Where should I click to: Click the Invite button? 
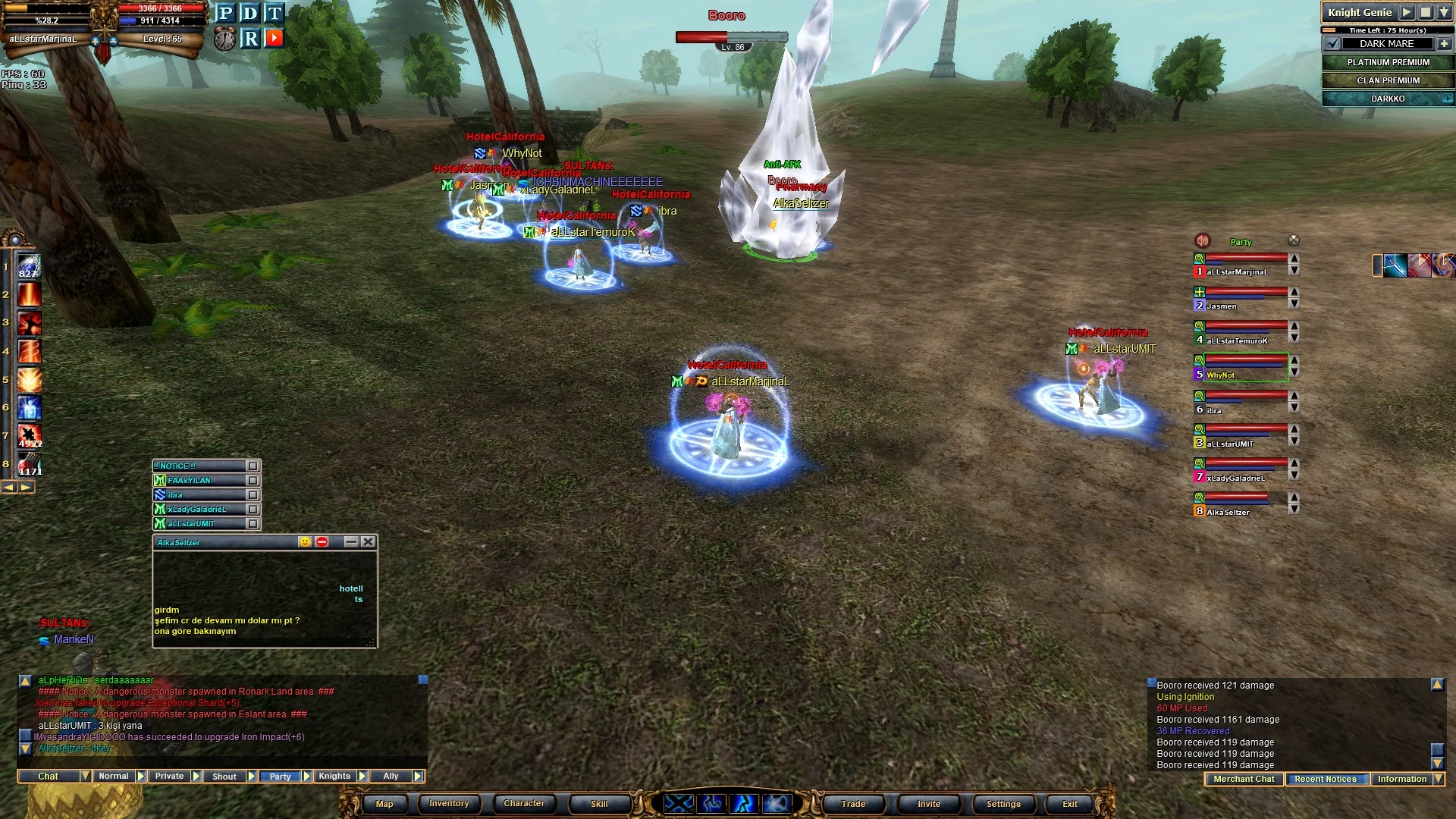(929, 804)
